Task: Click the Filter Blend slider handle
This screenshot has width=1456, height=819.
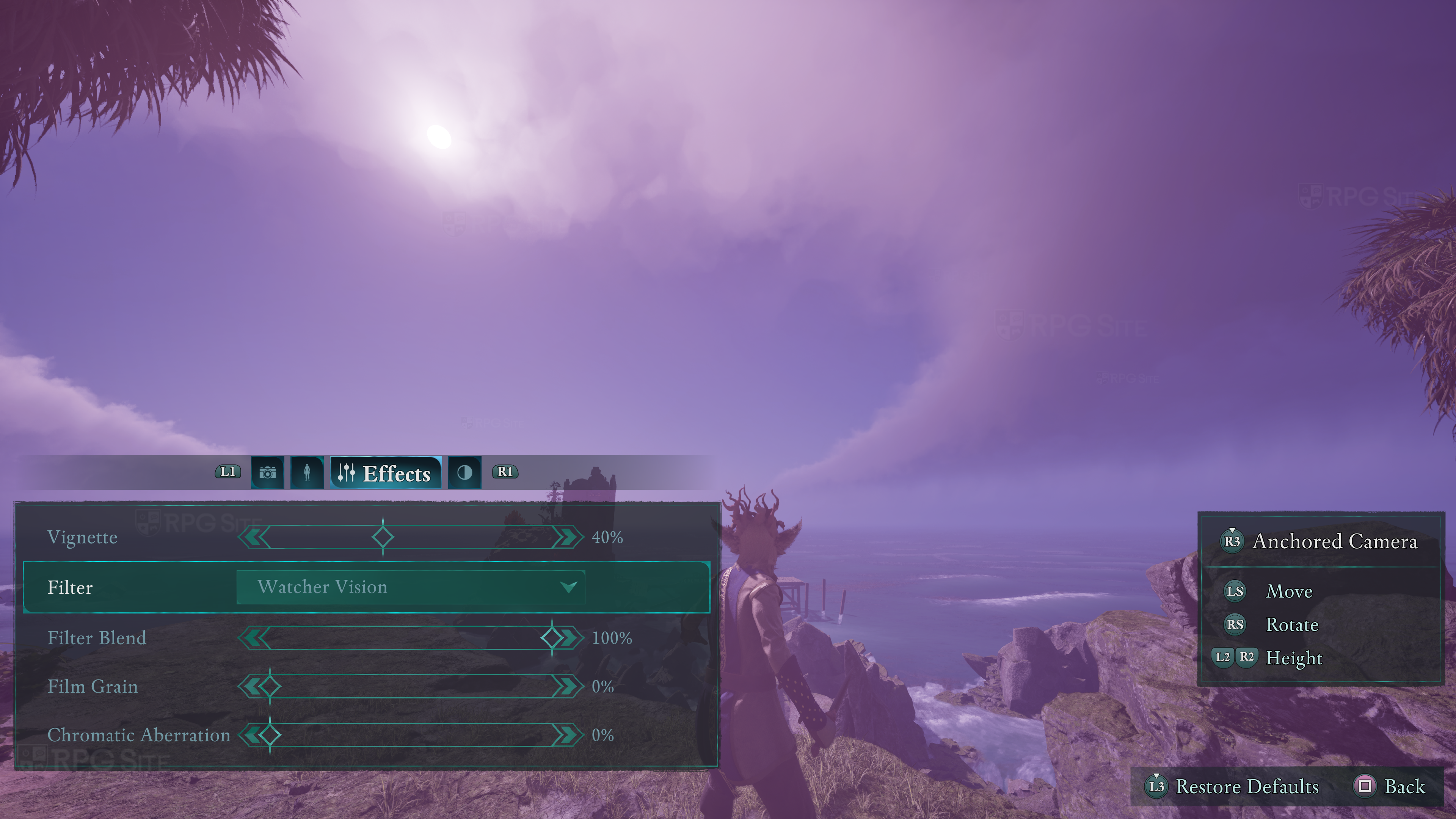Action: (x=552, y=637)
